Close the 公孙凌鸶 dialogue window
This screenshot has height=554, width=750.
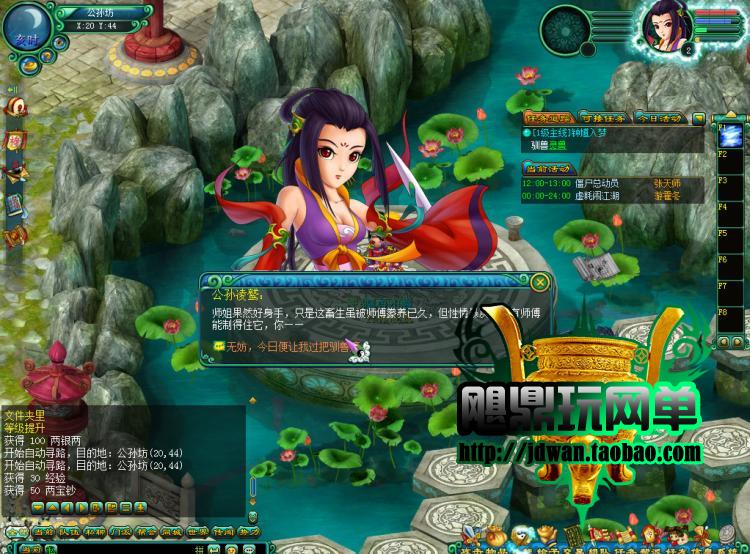coord(540,282)
